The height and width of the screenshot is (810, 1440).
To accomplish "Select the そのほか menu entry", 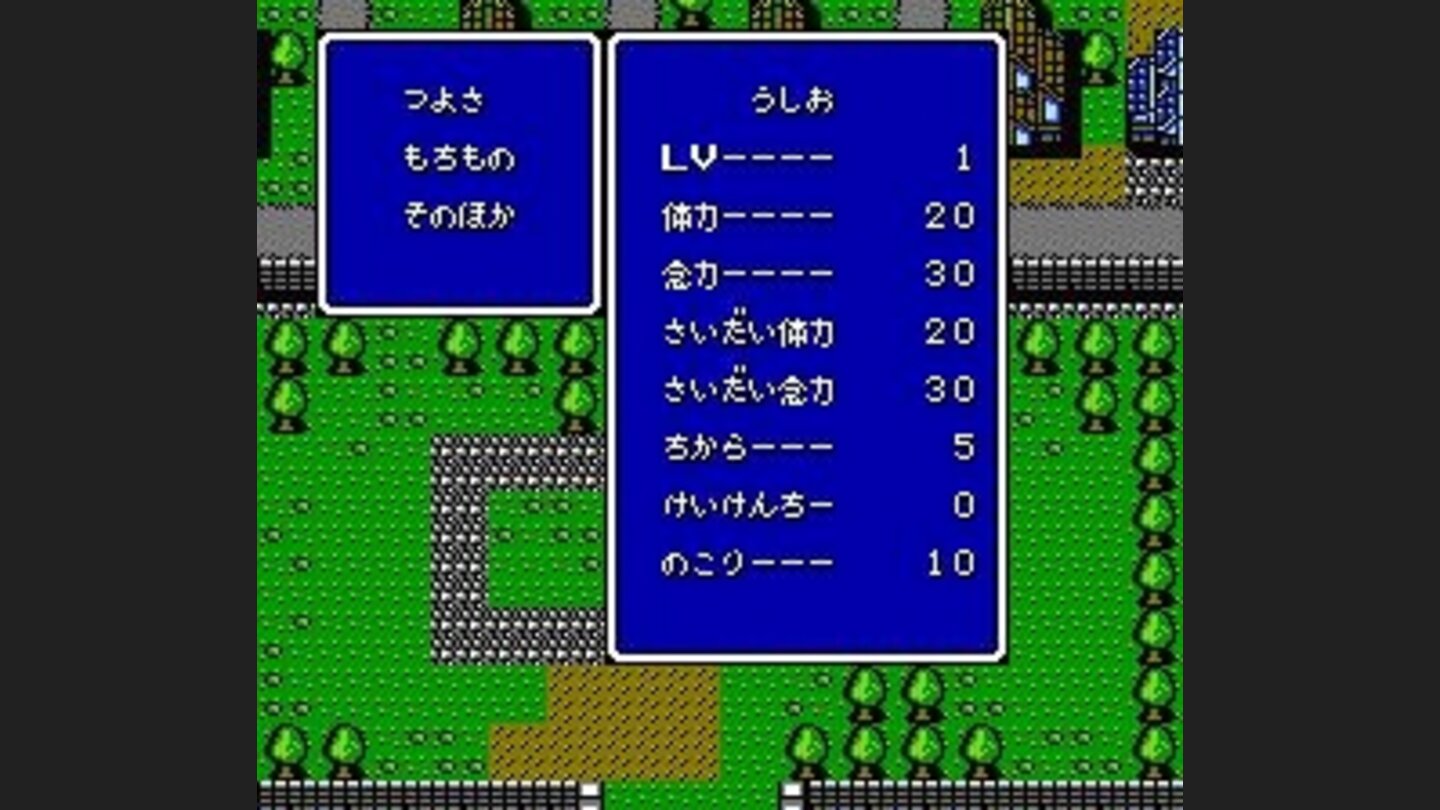I will [460, 213].
